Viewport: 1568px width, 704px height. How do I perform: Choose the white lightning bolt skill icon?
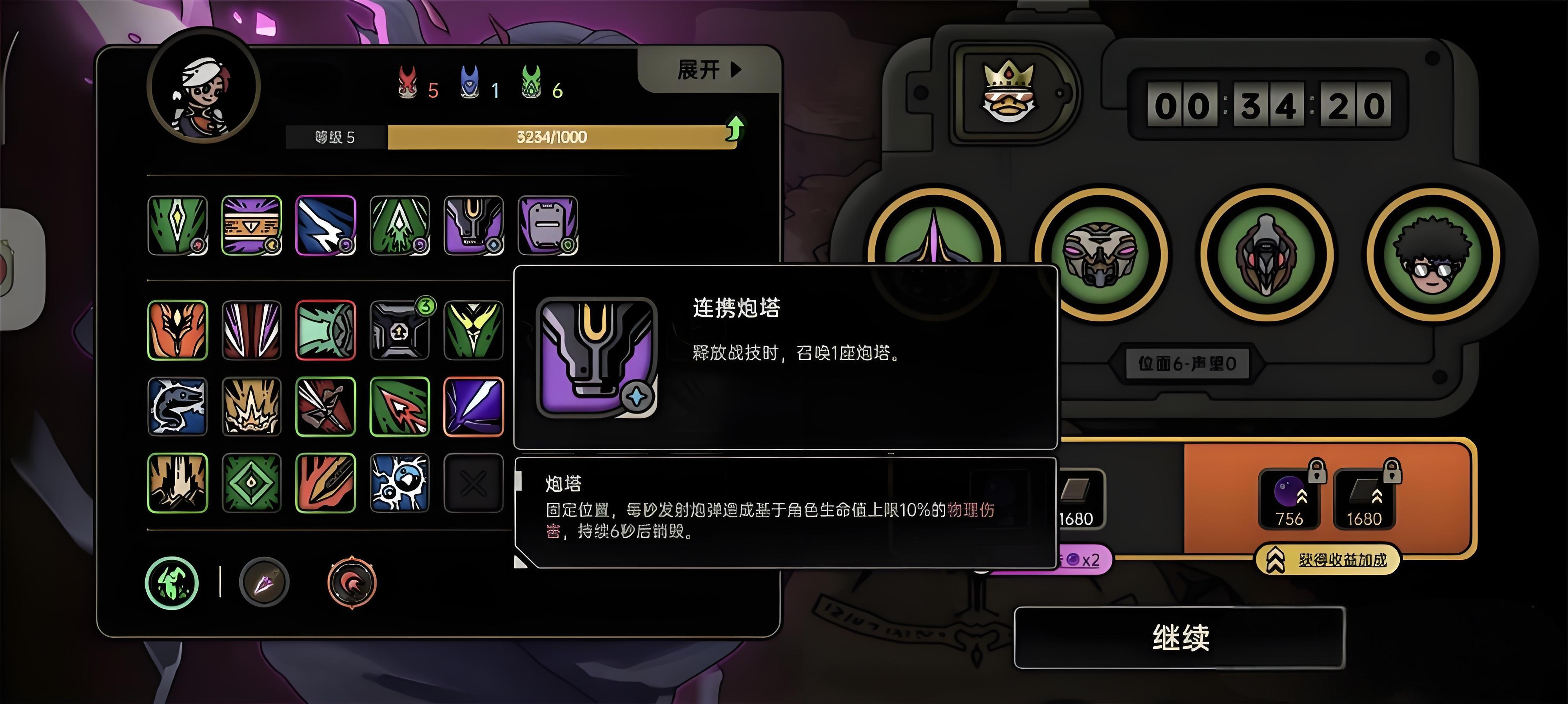point(326,225)
